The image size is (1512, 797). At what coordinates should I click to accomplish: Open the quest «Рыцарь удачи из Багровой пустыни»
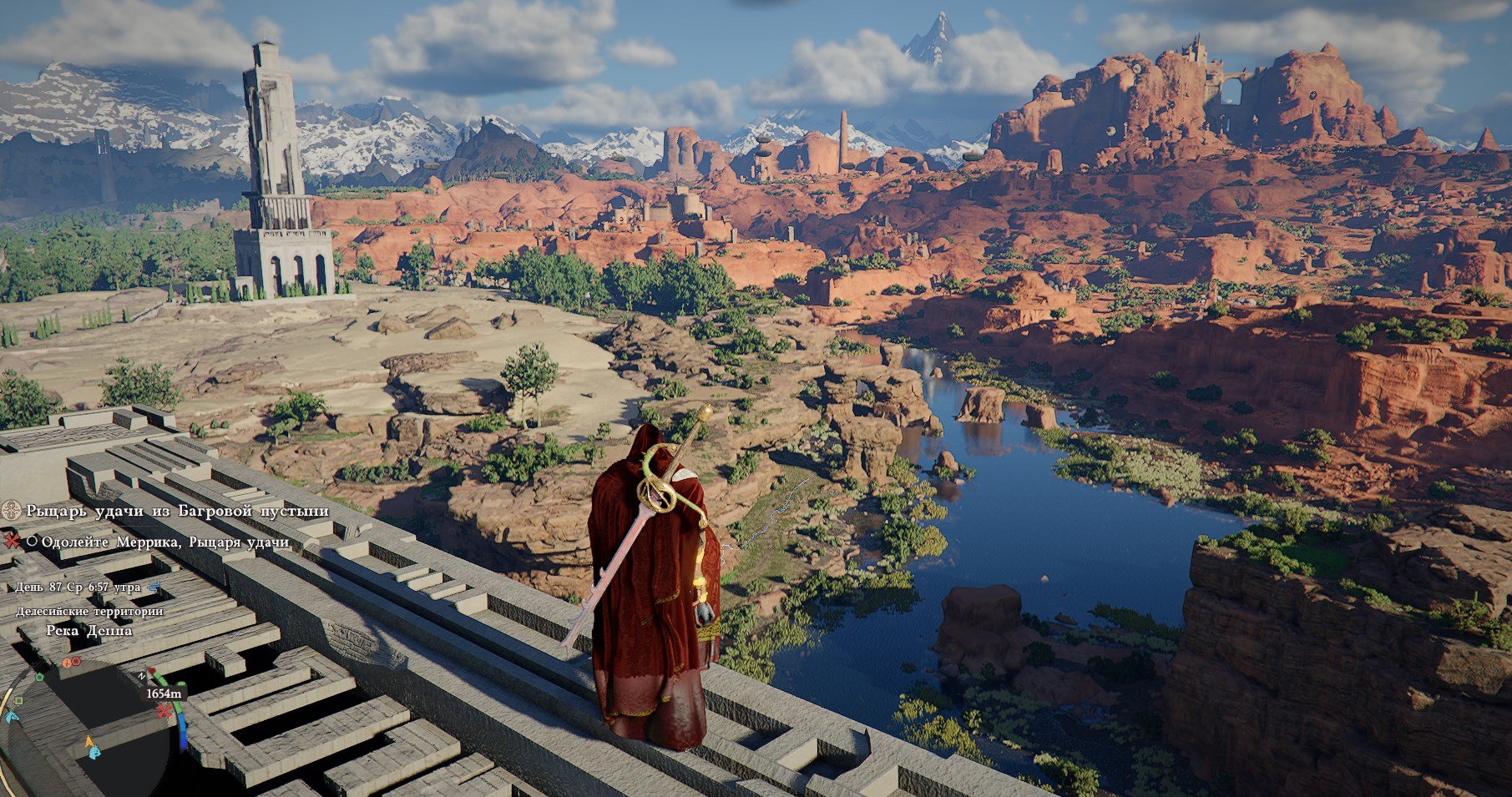pyautogui.click(x=177, y=511)
